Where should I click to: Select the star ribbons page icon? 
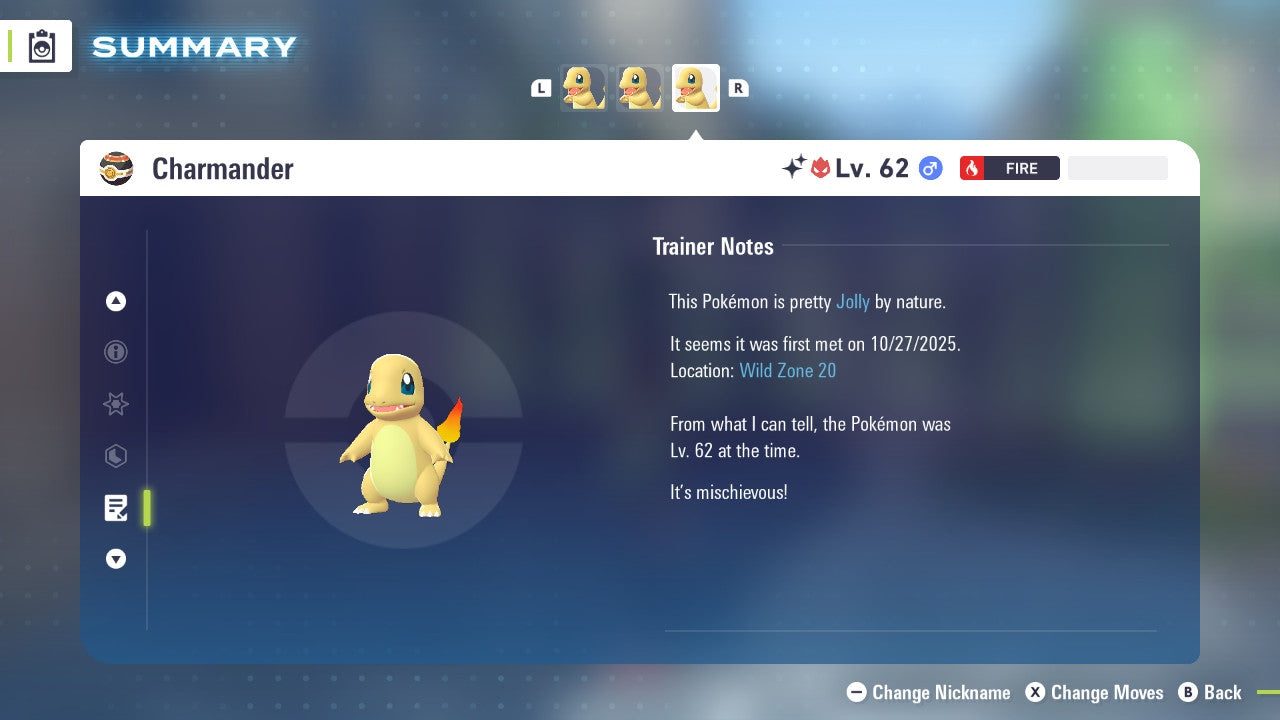pyautogui.click(x=115, y=404)
